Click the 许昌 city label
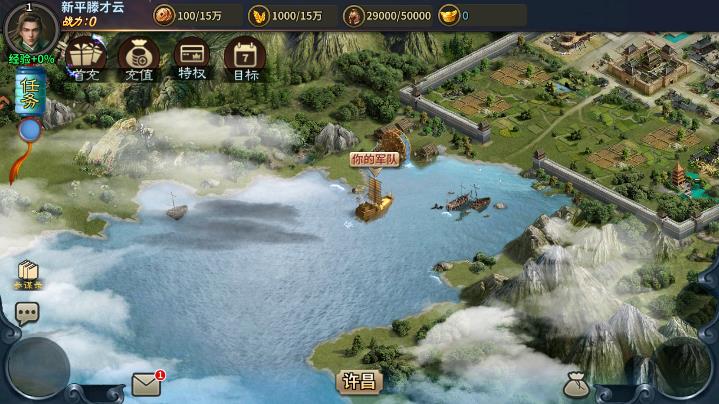 (x=359, y=381)
